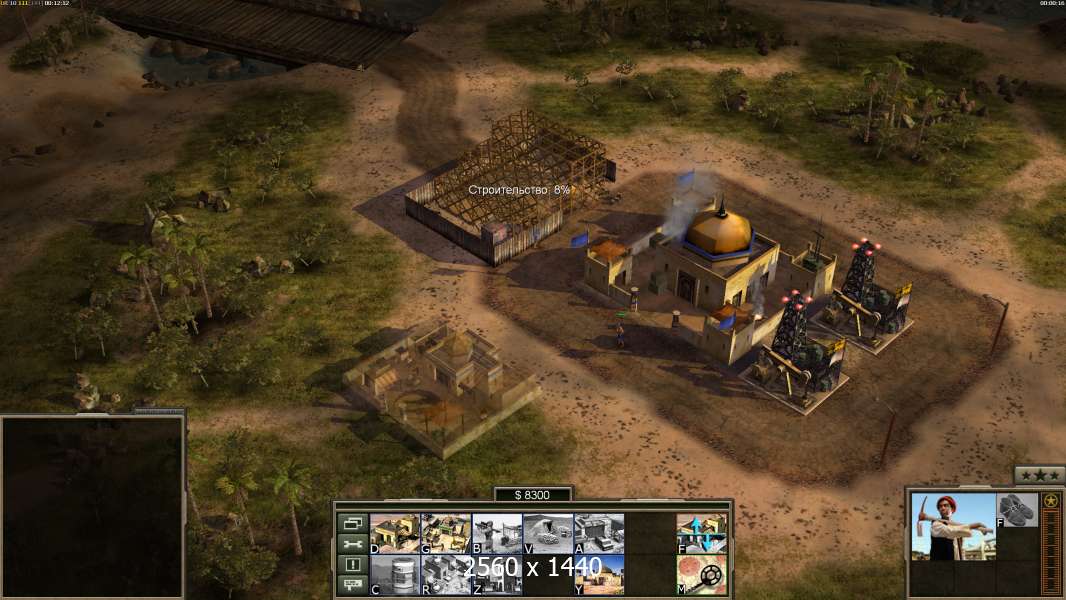Viewport: 1066px width, 600px height.
Task: Pick the grayed-out structure labeled B
Action: click(497, 533)
